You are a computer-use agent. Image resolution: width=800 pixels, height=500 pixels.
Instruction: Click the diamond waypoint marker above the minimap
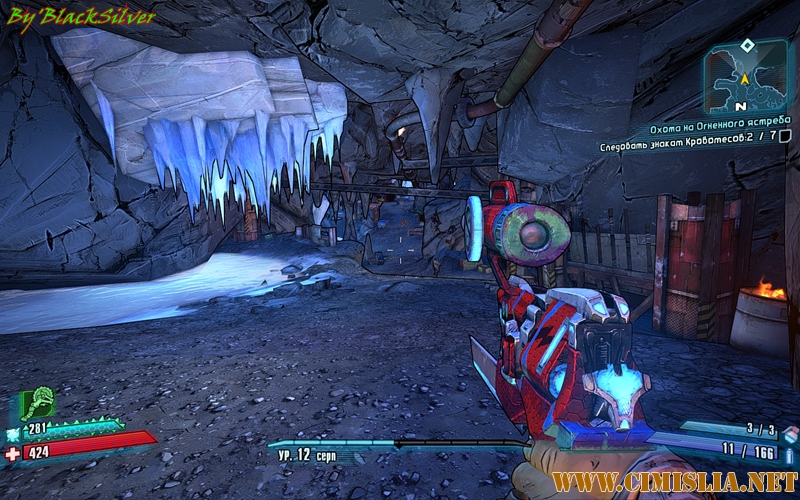pos(746,45)
